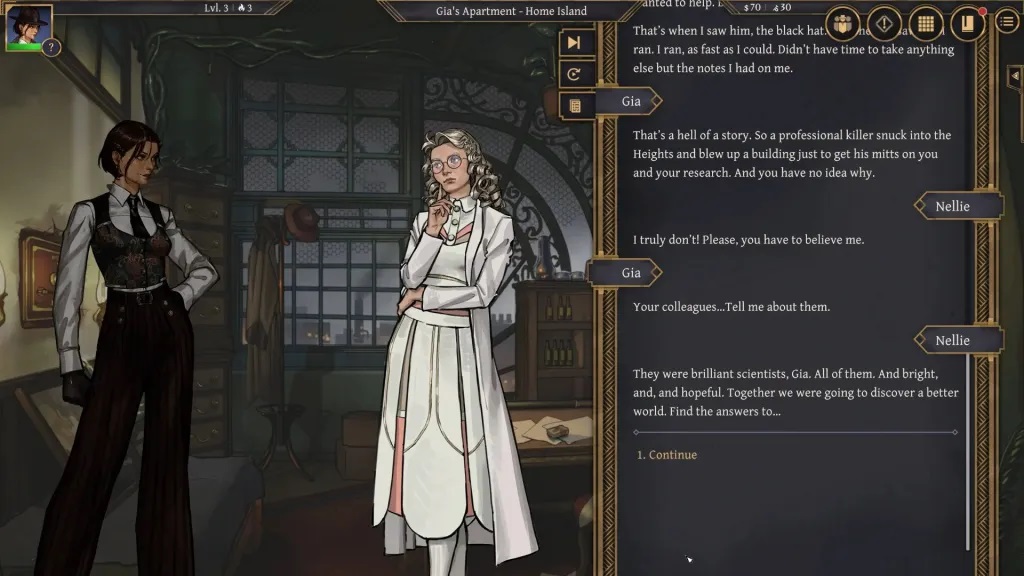Open the dialogue log button
Screen dimensions: 1024x576
click(574, 104)
